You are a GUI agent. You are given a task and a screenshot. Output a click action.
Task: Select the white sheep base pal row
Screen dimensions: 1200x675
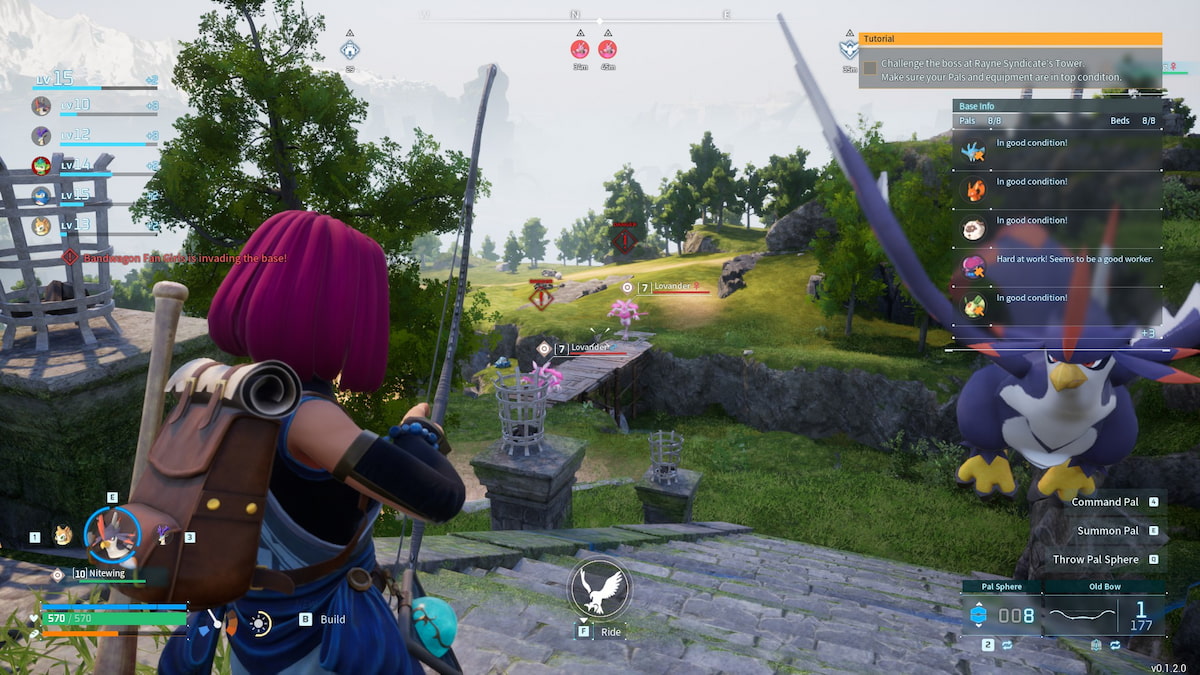pyautogui.click(x=1057, y=228)
